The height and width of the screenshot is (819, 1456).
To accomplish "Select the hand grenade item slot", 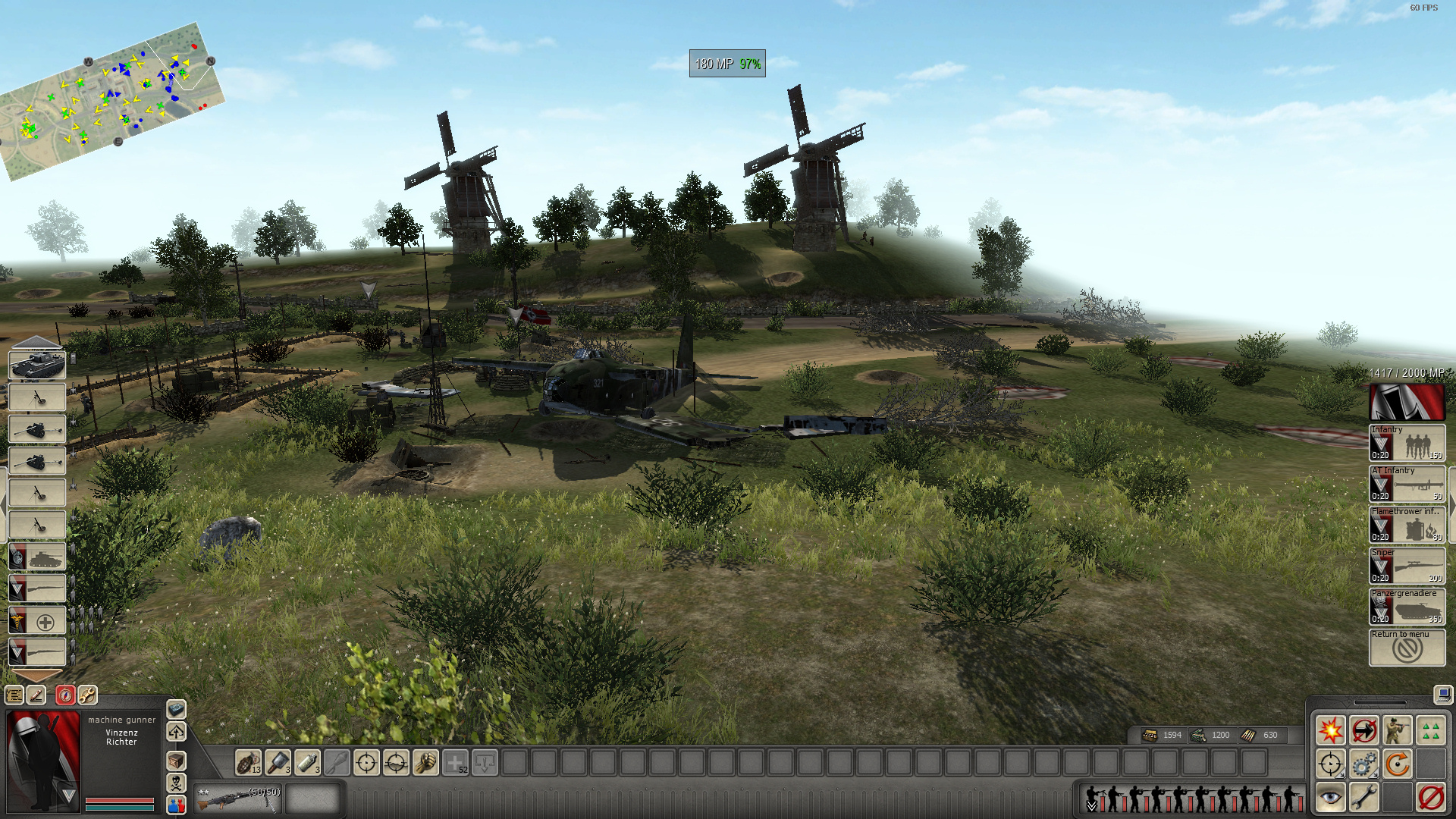I will click(x=248, y=762).
